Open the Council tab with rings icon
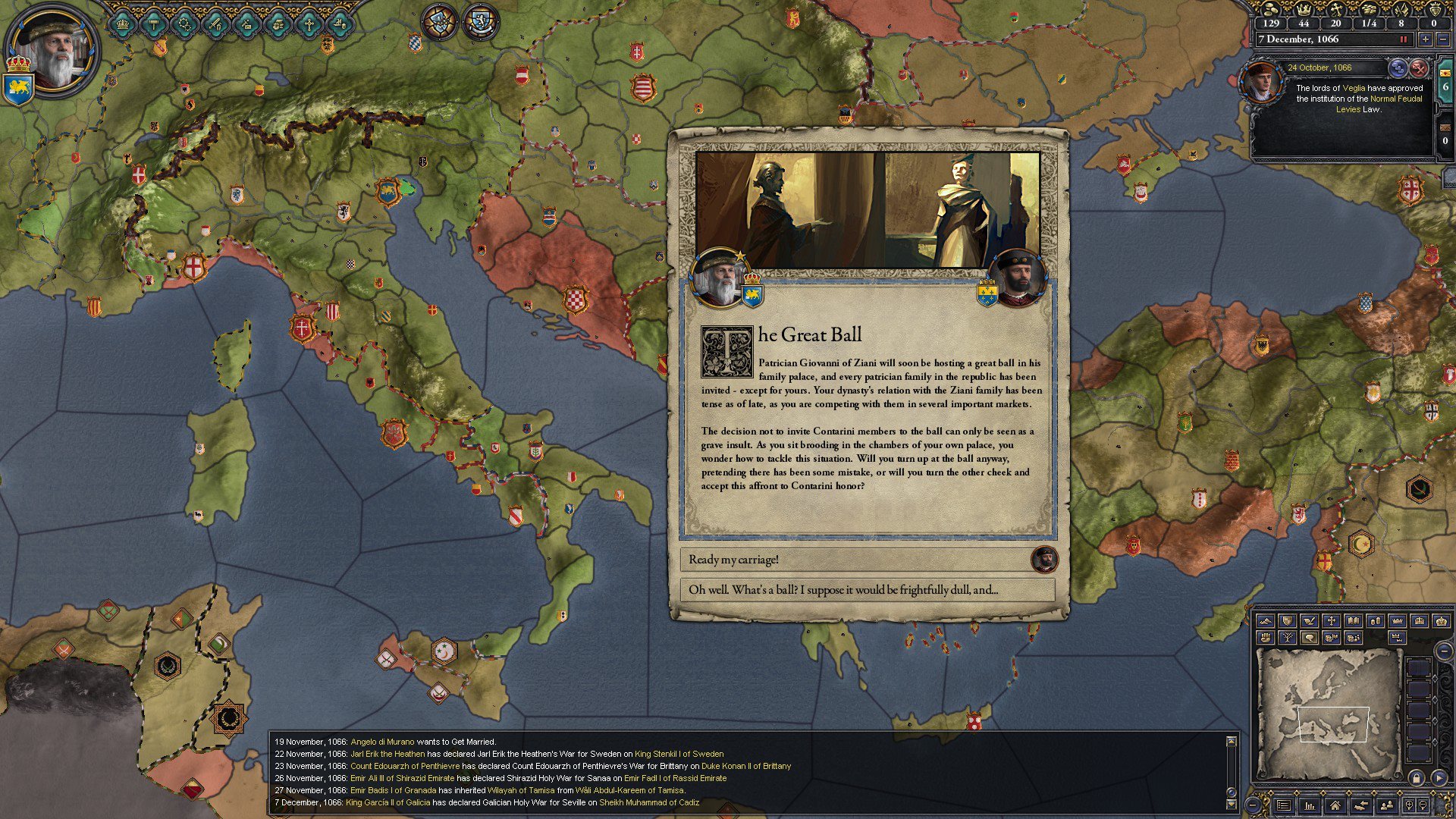The height and width of the screenshot is (819, 1456). pos(184,24)
